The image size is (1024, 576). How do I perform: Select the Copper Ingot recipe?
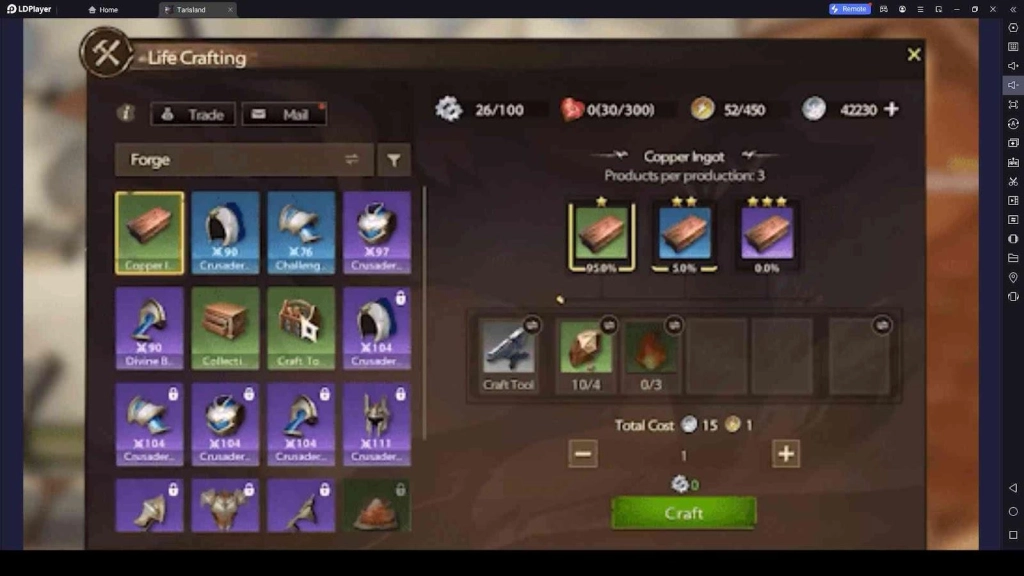coord(150,232)
